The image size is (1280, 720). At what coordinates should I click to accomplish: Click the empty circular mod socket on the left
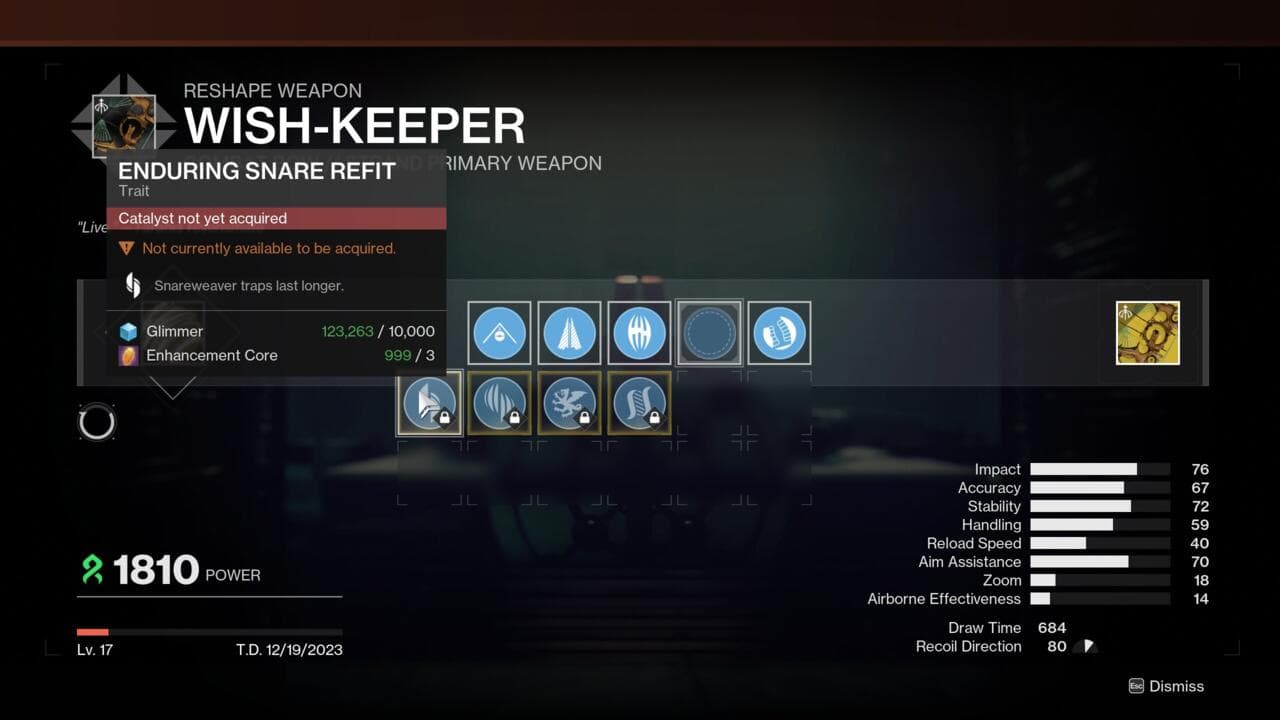[97, 421]
